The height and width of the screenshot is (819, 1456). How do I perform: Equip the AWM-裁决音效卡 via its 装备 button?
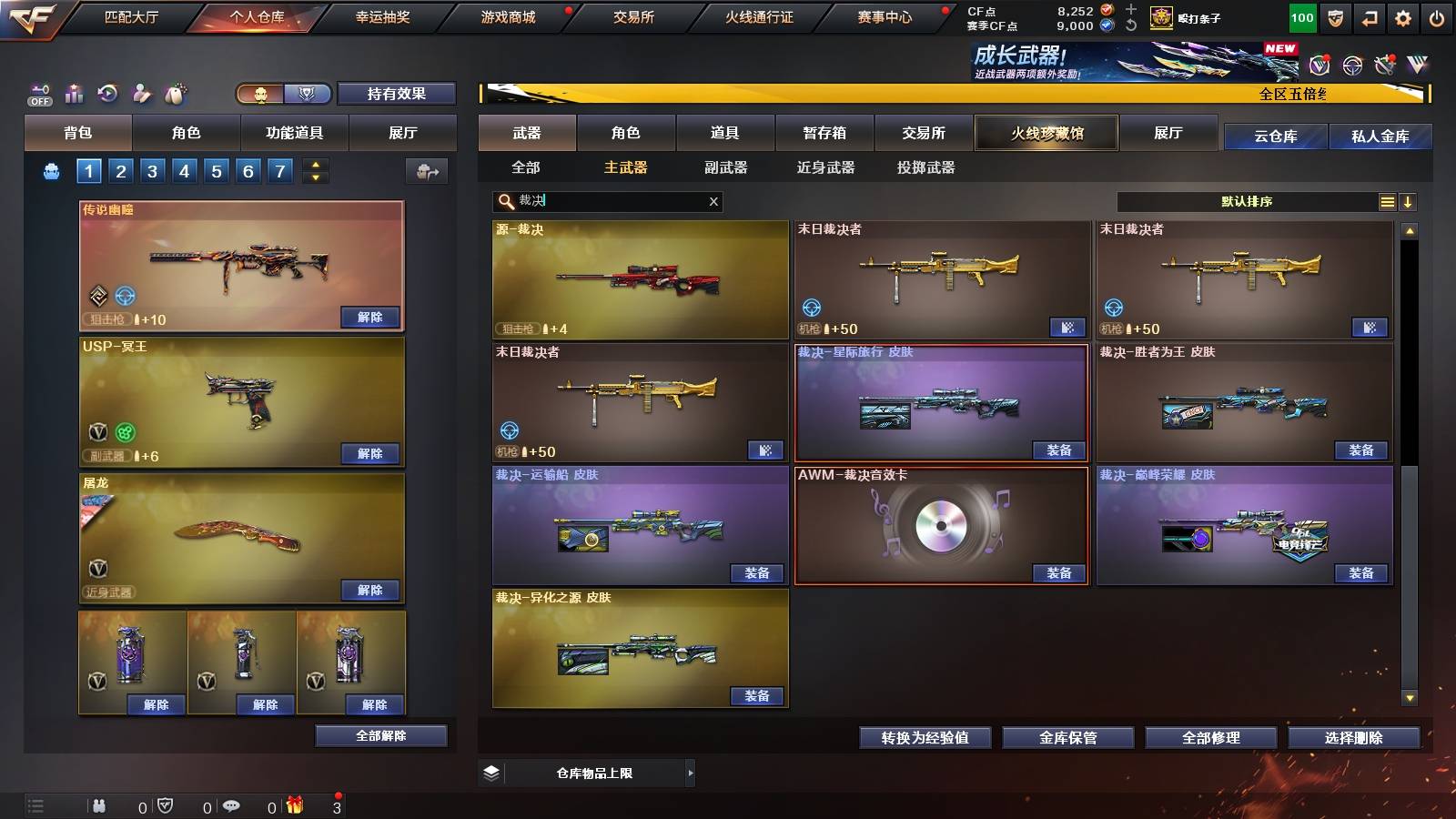point(1057,574)
